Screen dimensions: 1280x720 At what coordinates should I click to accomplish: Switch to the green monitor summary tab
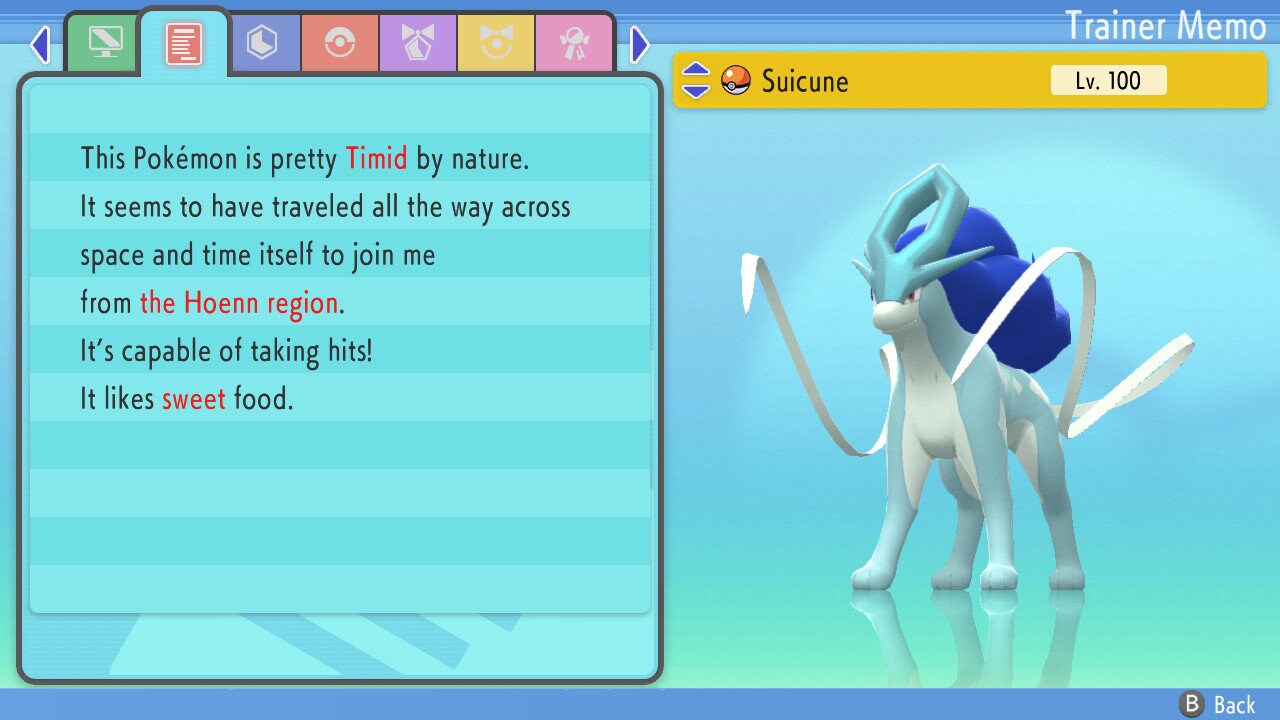click(x=105, y=43)
